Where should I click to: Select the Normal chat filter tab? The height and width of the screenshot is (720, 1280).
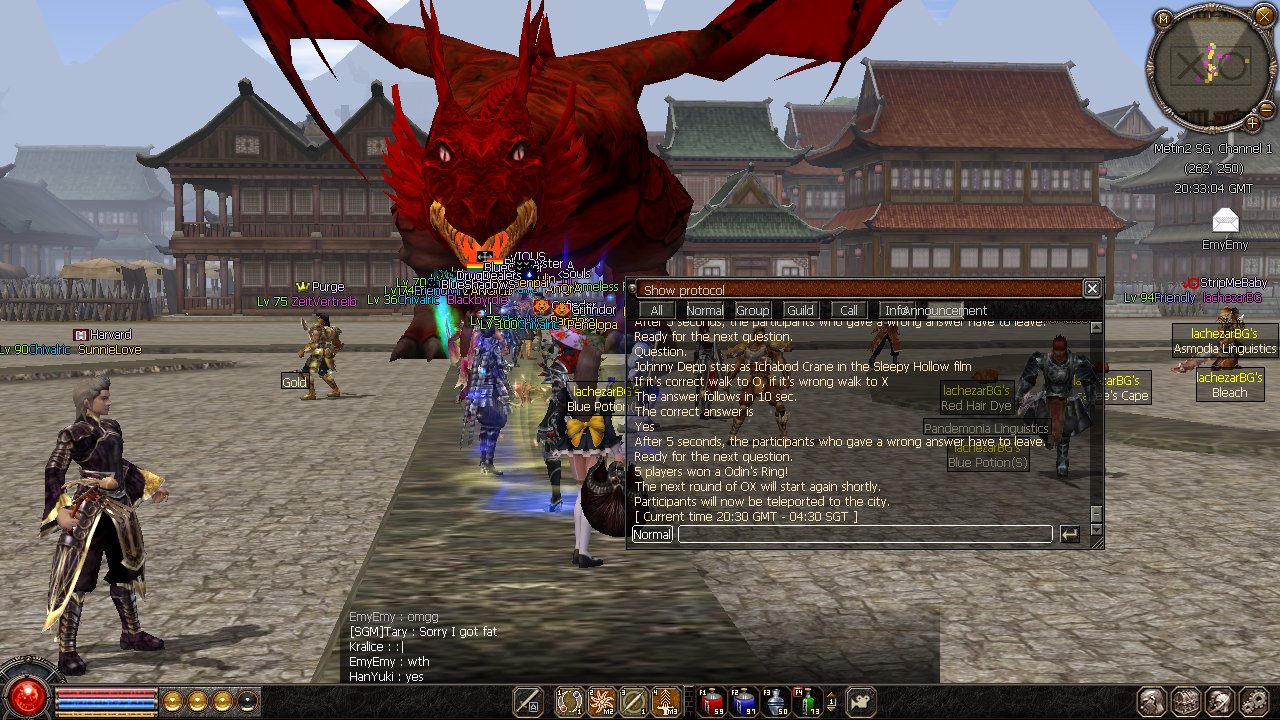[x=704, y=311]
